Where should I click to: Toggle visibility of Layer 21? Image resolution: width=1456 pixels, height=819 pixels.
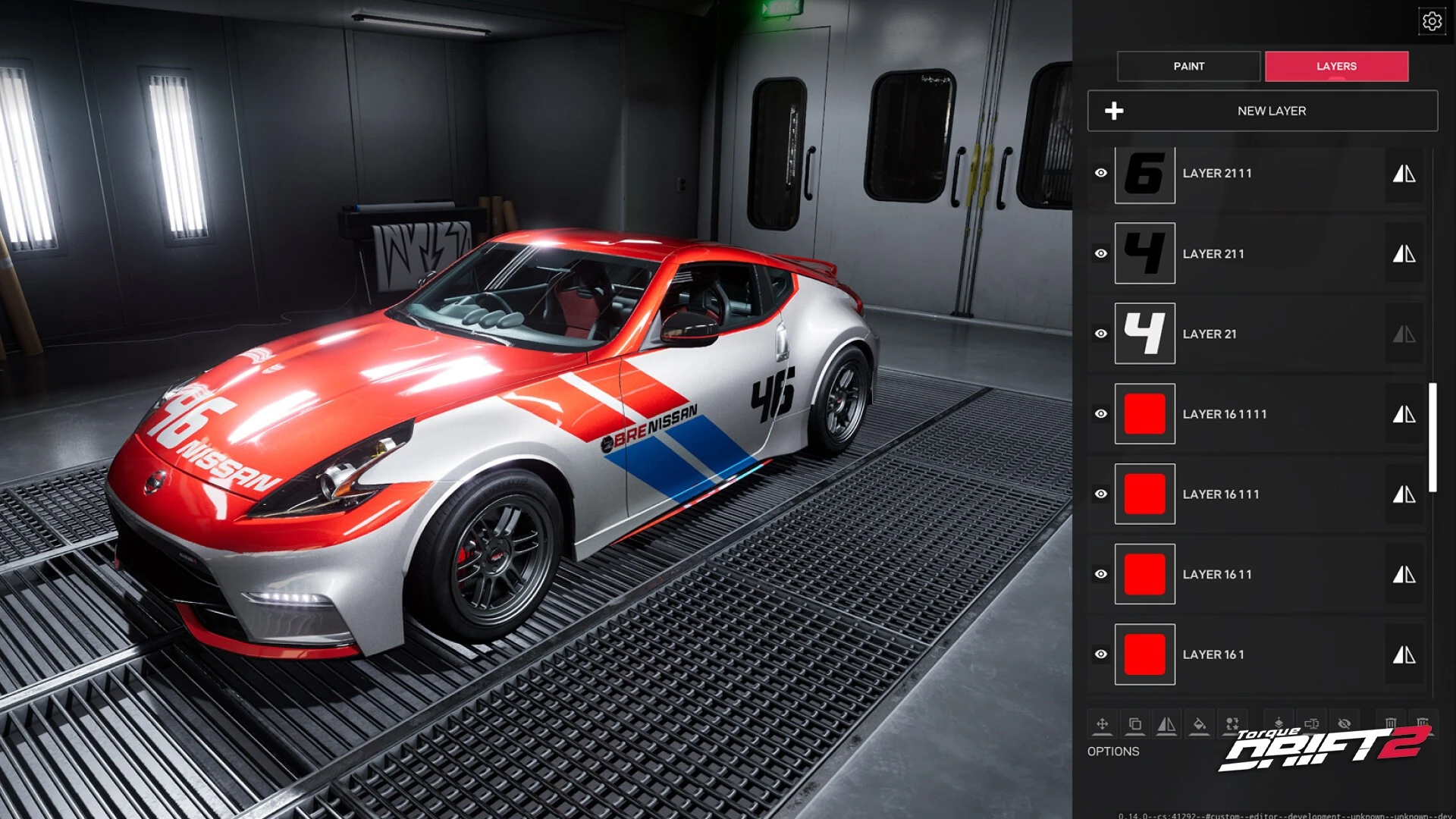(1101, 334)
